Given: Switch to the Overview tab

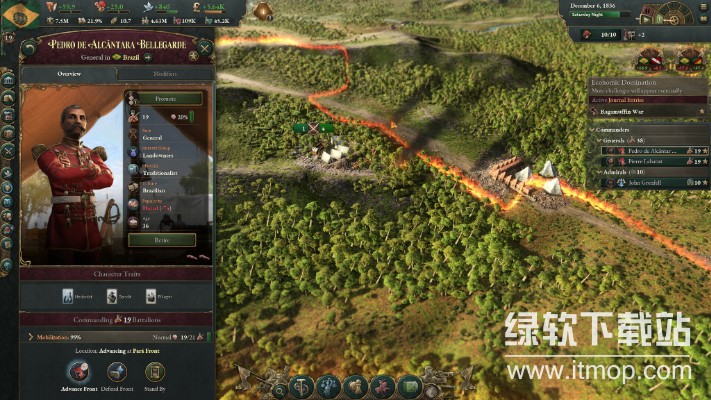Looking at the screenshot, I should coord(69,74).
